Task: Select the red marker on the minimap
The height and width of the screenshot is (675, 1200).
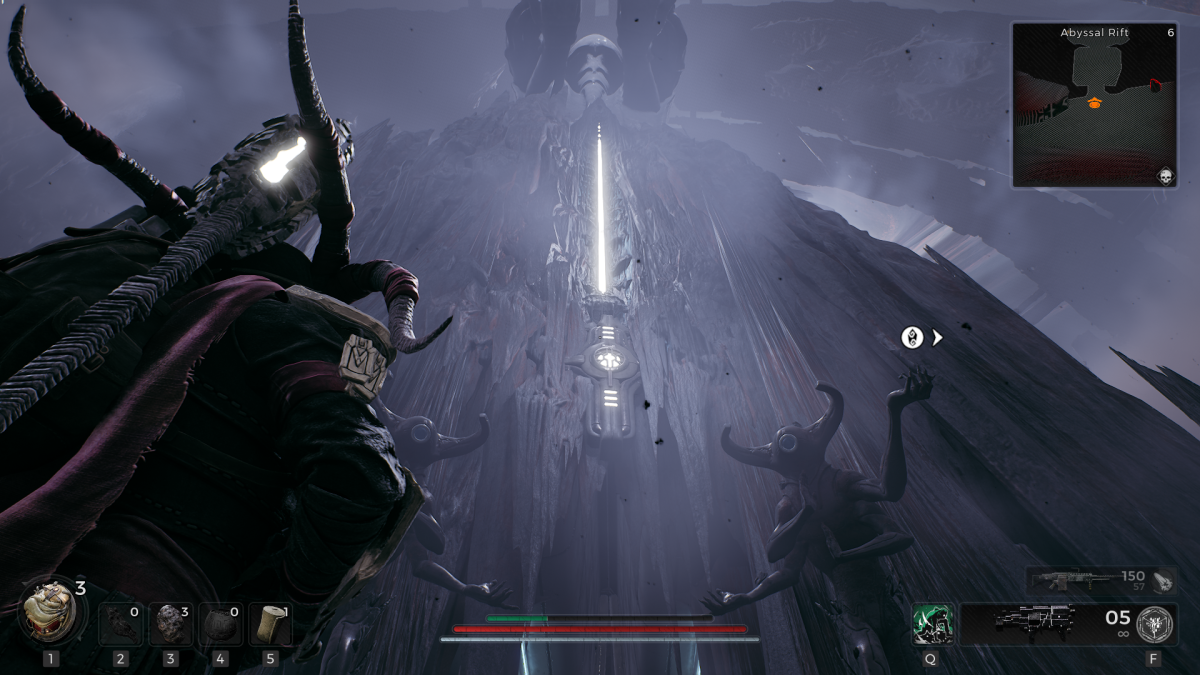Action: point(1155,86)
